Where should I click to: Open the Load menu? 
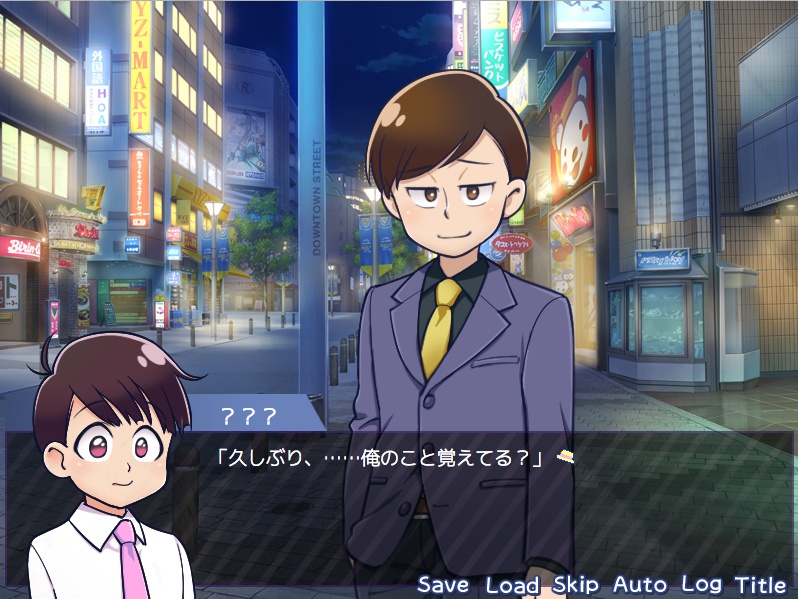tap(512, 584)
